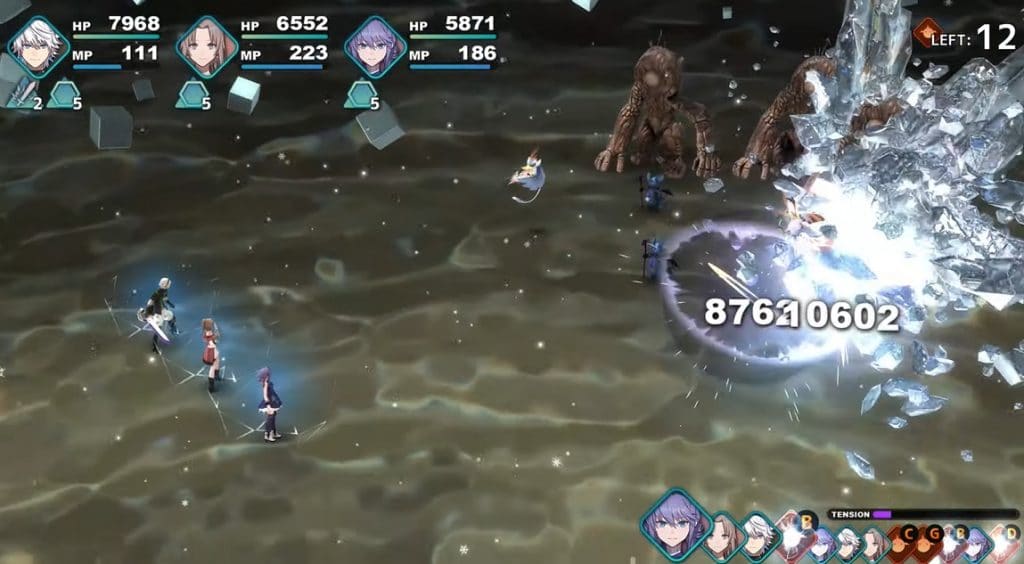The image size is (1024, 564).
Task: Choose the purple-haired party member portrait
Action: 375,46
